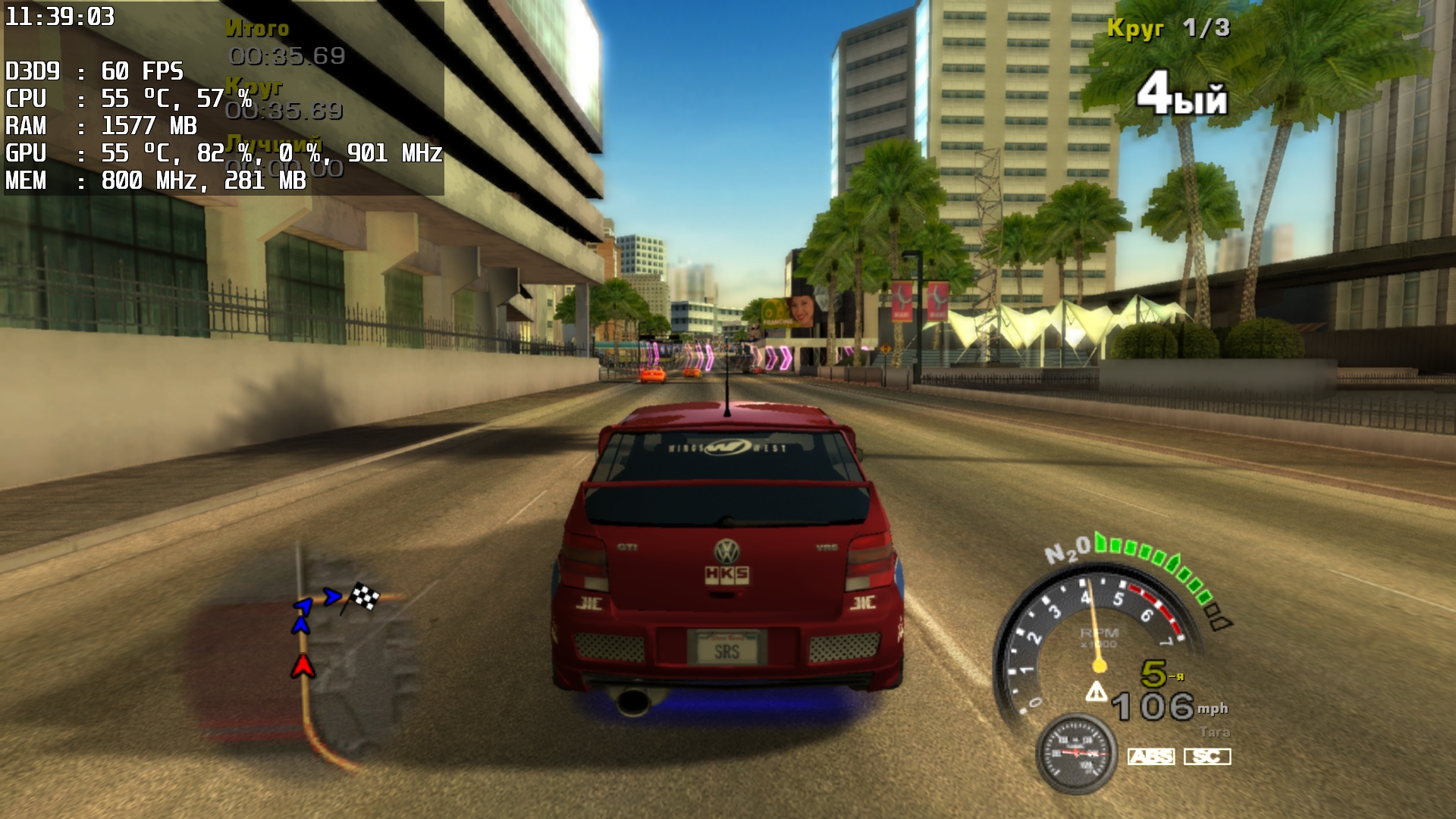
Task: Toggle the SC stability control indicator
Action: 1207,756
